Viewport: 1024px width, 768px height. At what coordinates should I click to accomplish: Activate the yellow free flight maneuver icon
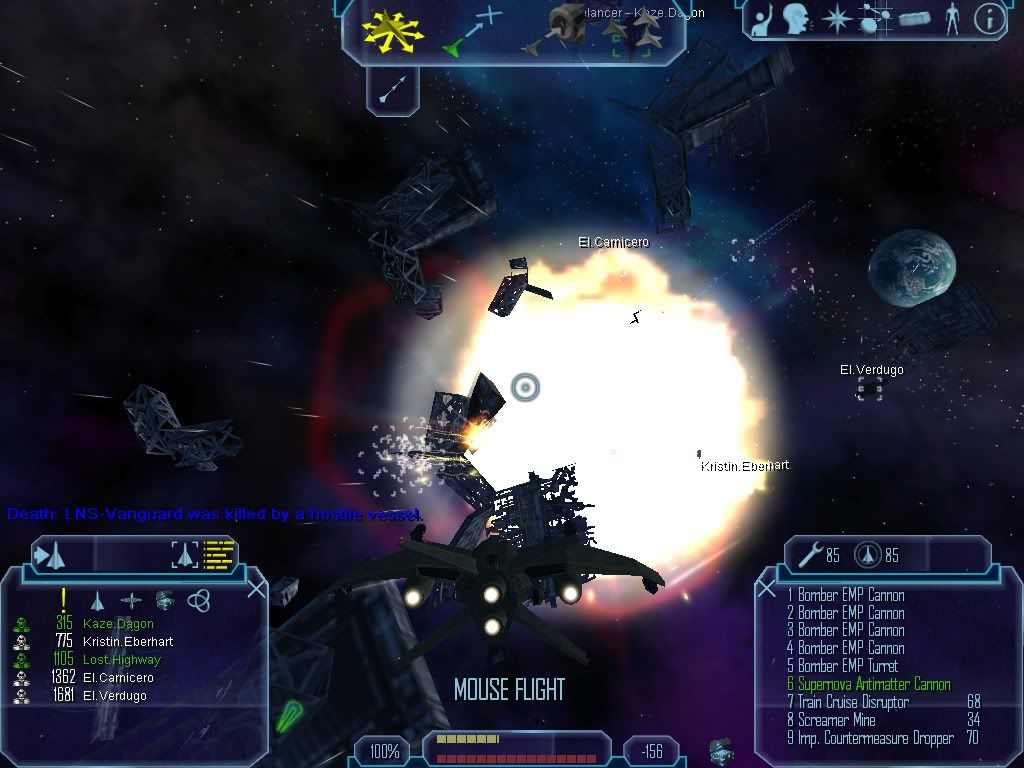pos(393,30)
